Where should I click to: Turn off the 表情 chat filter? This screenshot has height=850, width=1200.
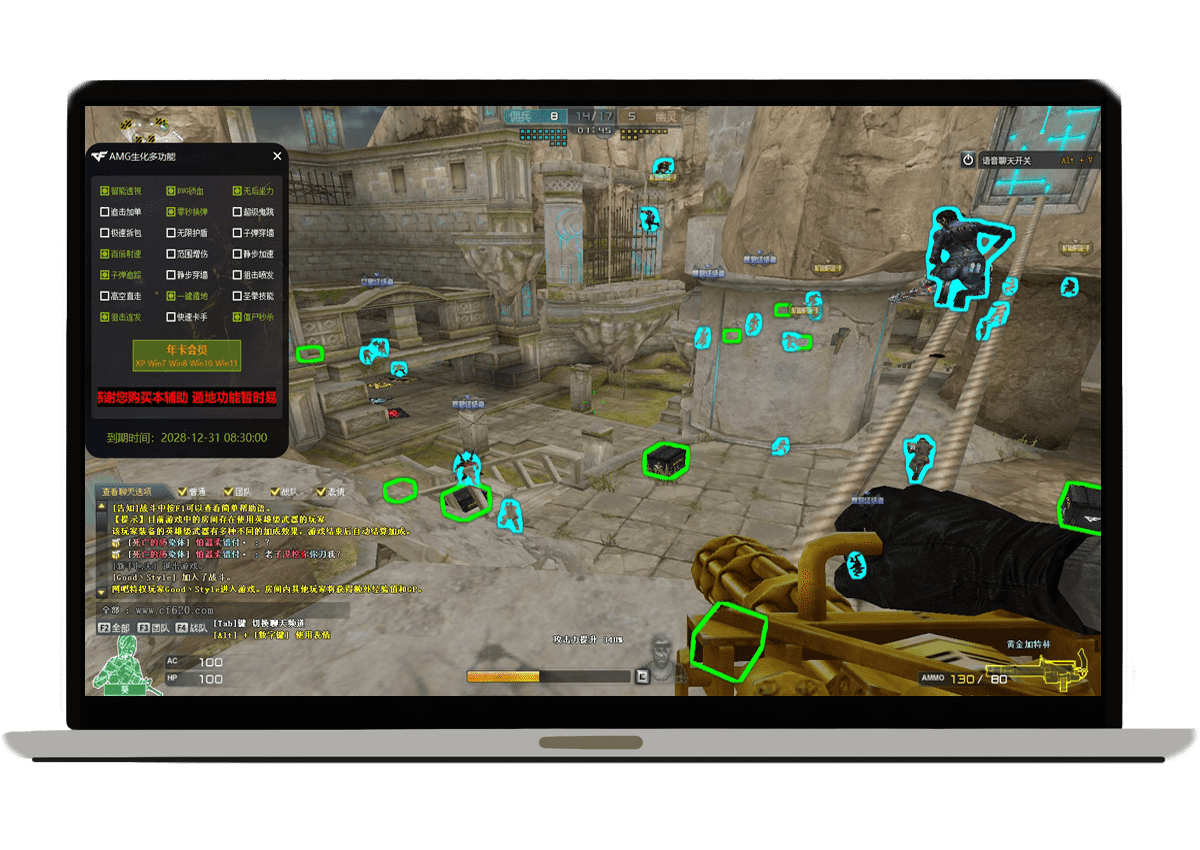pos(321,492)
